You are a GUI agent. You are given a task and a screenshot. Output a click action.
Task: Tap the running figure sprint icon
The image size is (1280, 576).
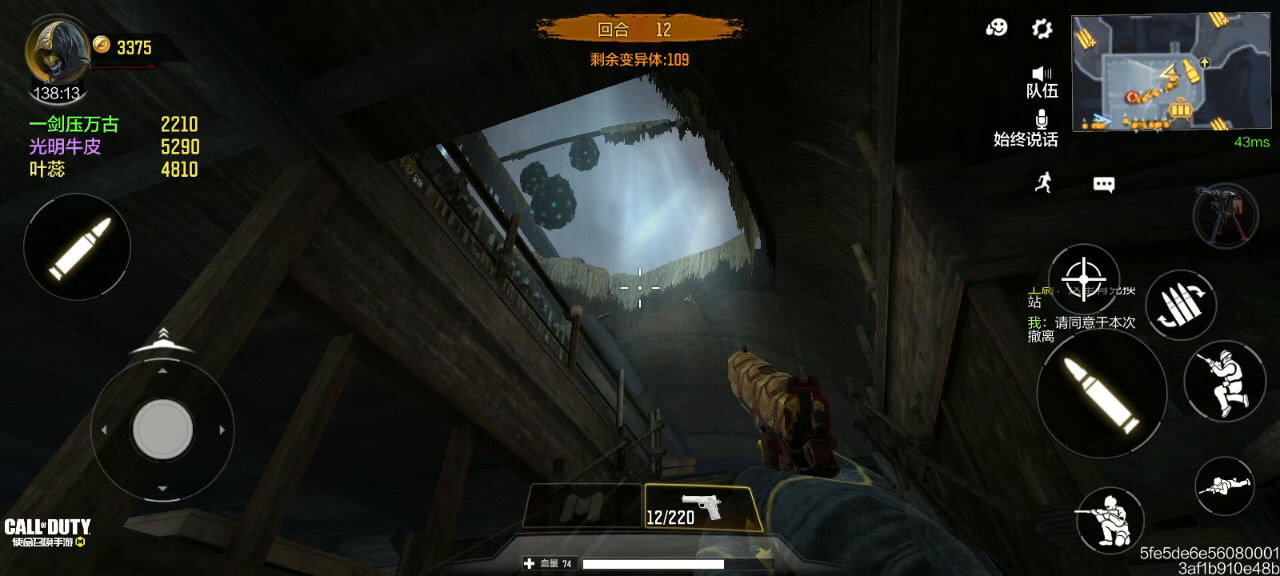click(x=1043, y=183)
